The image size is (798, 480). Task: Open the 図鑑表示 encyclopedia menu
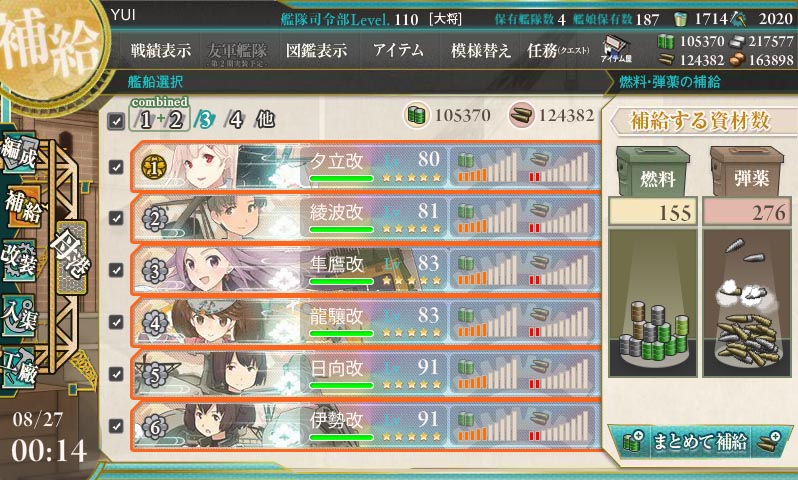click(x=316, y=50)
